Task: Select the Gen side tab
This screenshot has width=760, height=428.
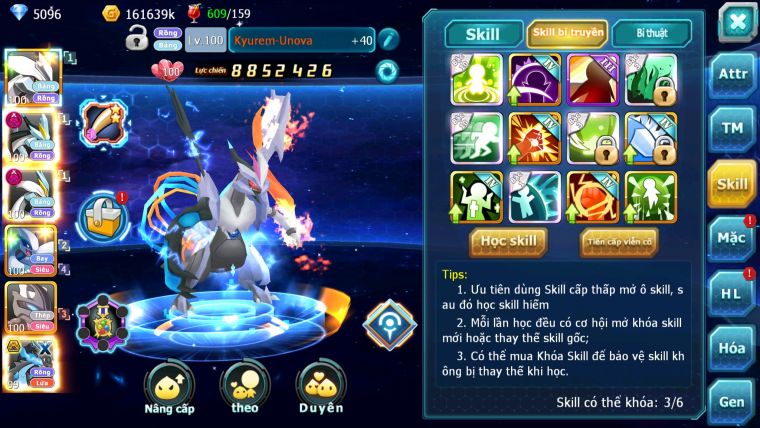Action: click(732, 401)
